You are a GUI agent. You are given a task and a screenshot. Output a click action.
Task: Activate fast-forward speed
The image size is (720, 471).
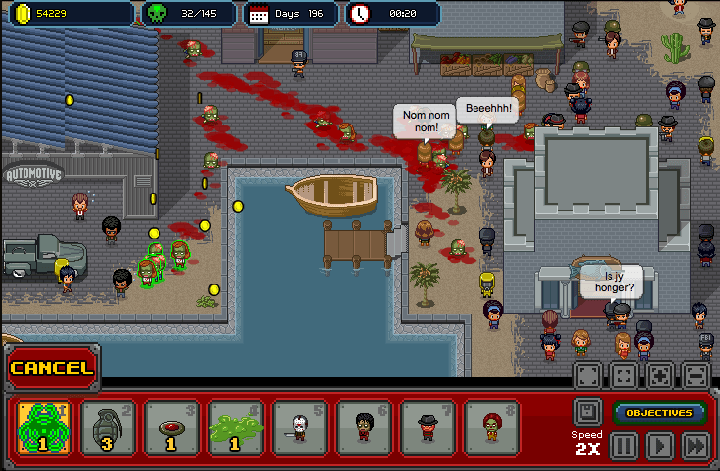pyautogui.click(x=694, y=445)
